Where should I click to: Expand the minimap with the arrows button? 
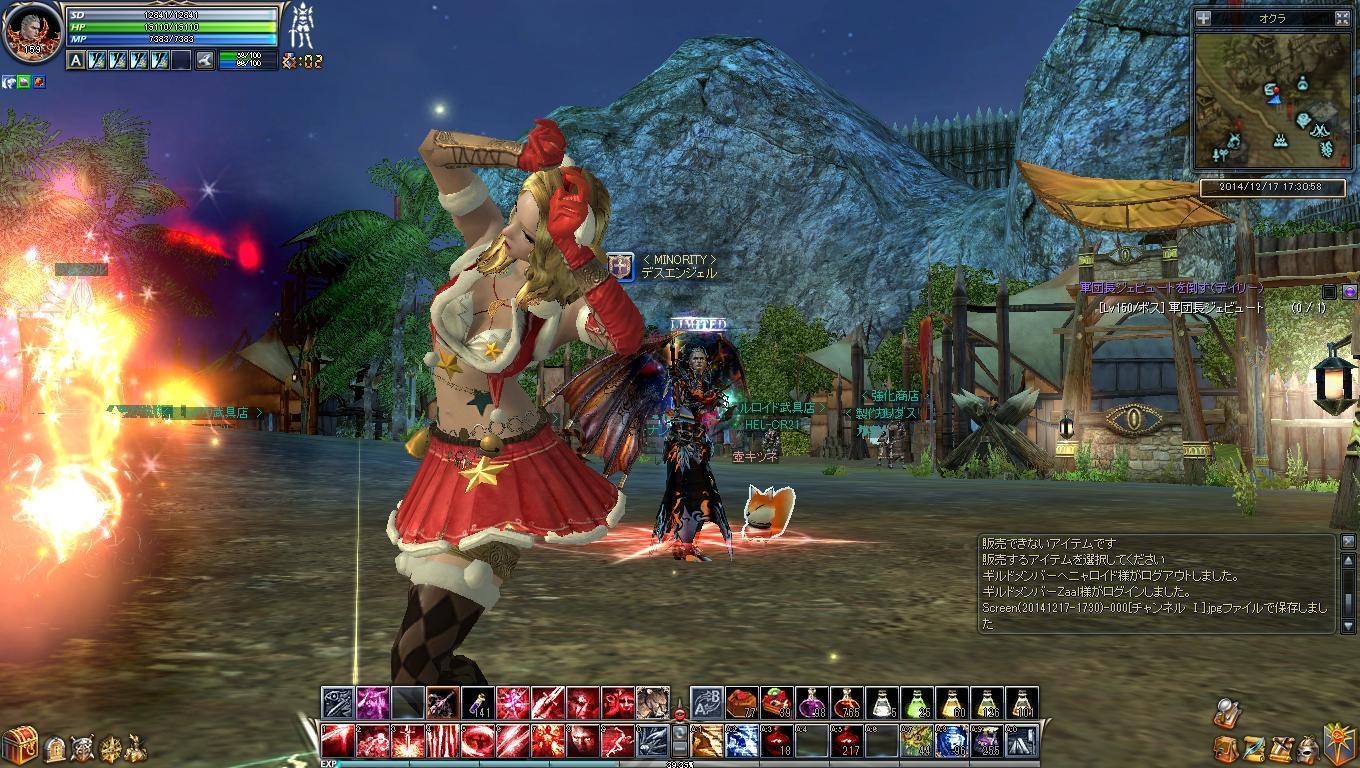point(1342,18)
